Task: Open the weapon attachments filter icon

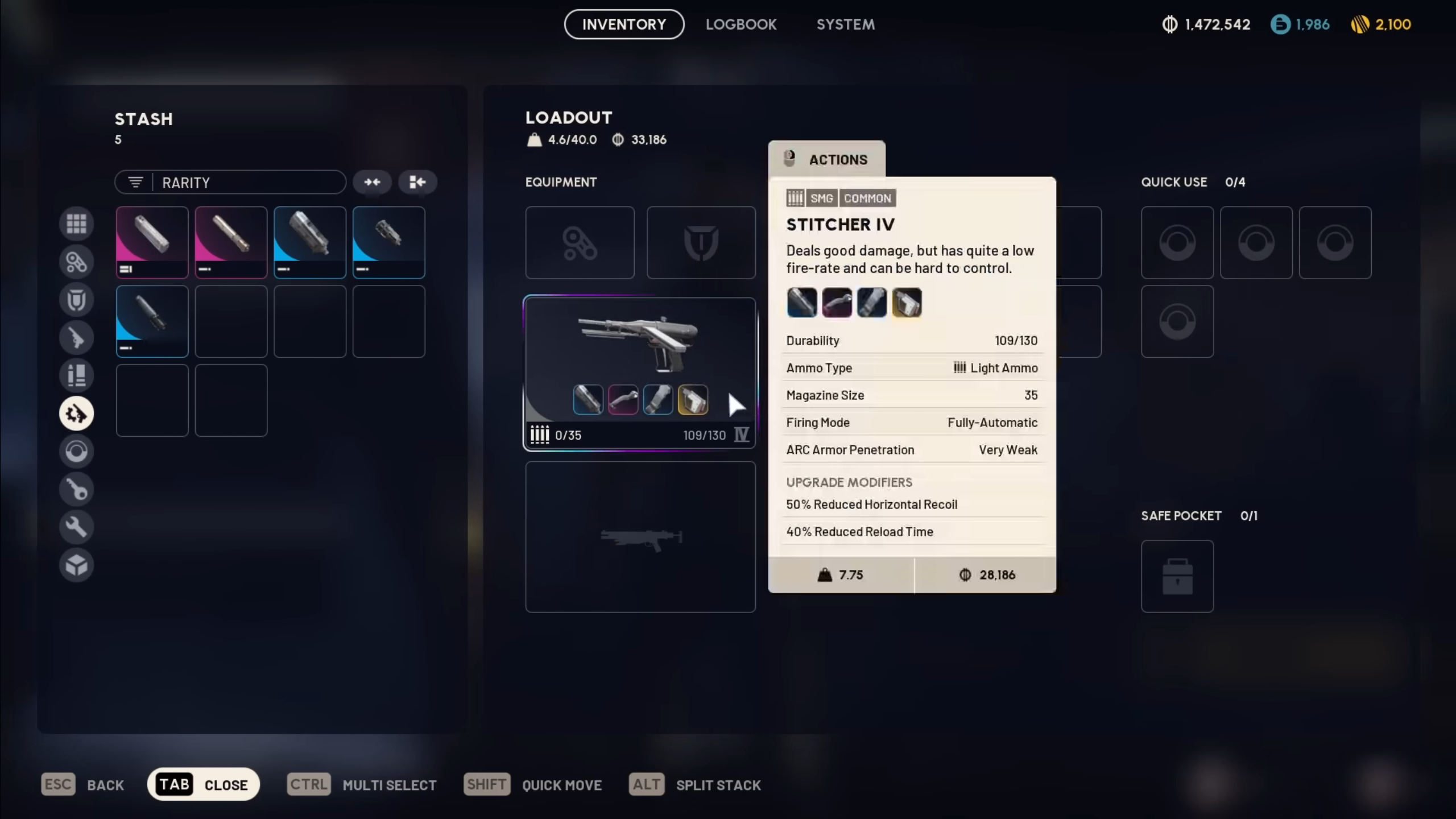Action: point(77,413)
